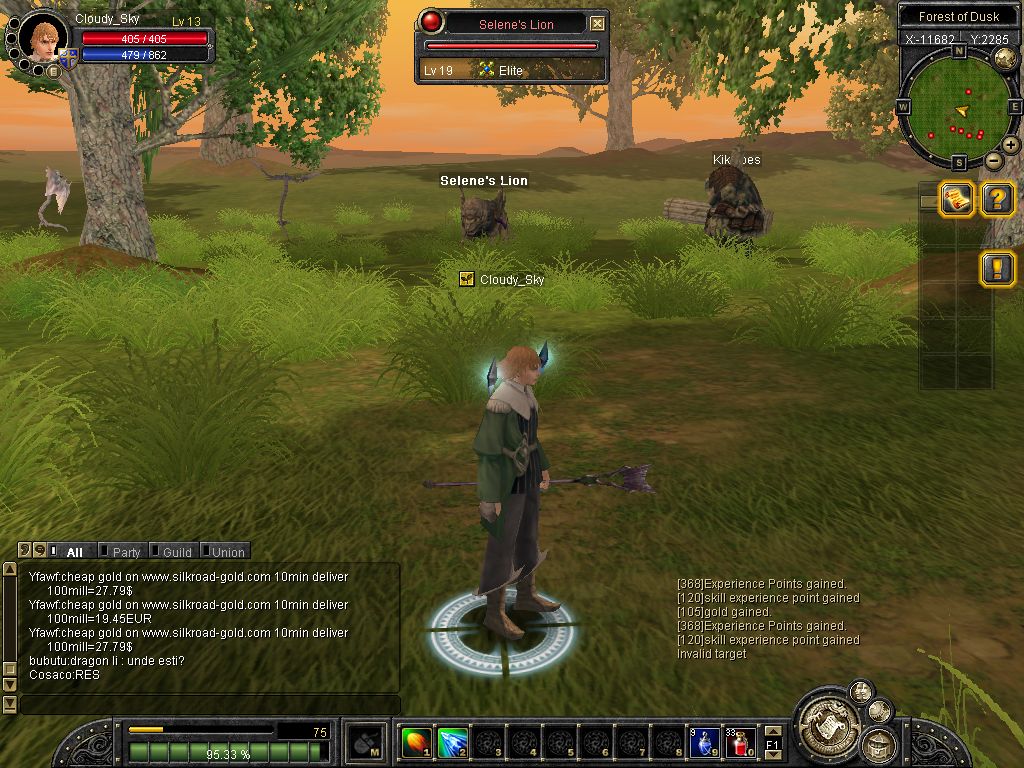The image size is (1024, 768).
Task: Use the blue mana potion in slot 9
Action: (704, 742)
